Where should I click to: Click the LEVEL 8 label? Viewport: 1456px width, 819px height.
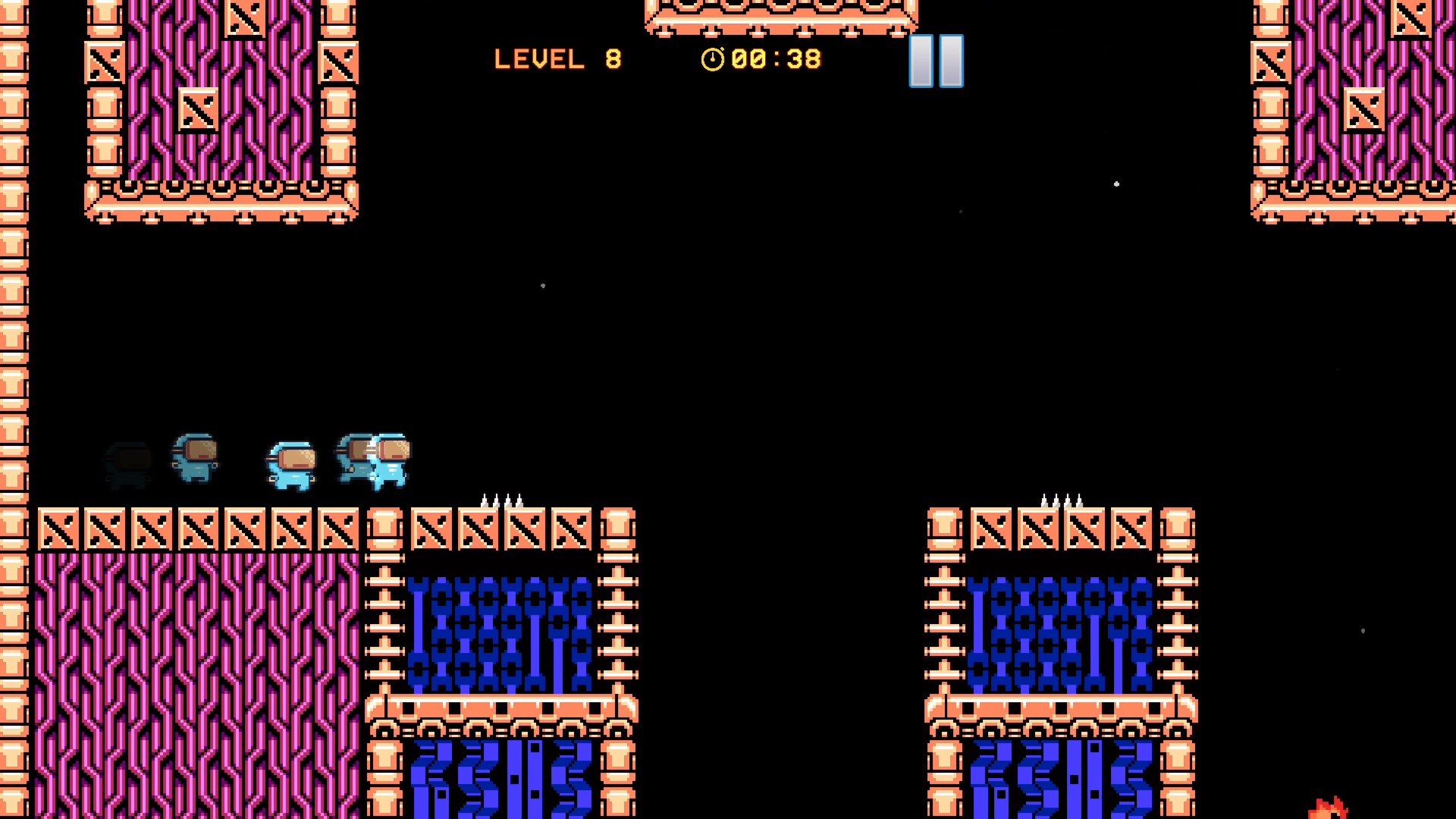[557, 59]
